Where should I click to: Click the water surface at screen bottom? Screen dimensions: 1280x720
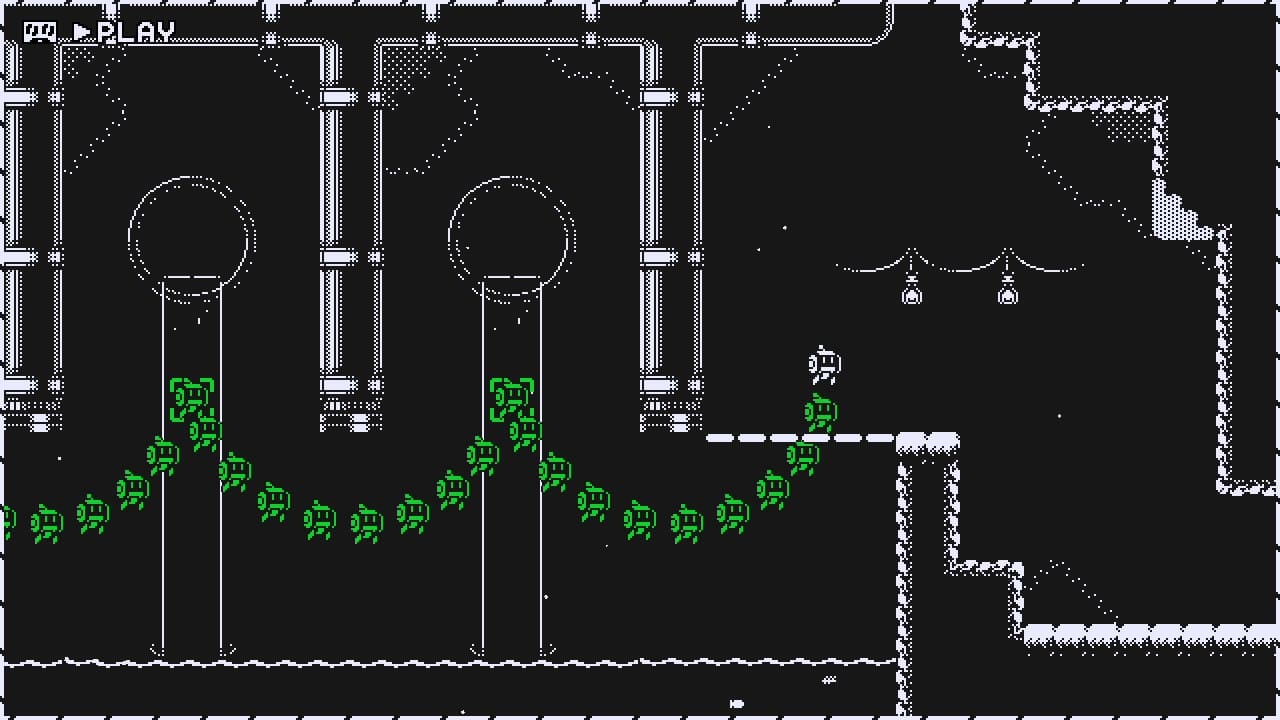pos(400,663)
